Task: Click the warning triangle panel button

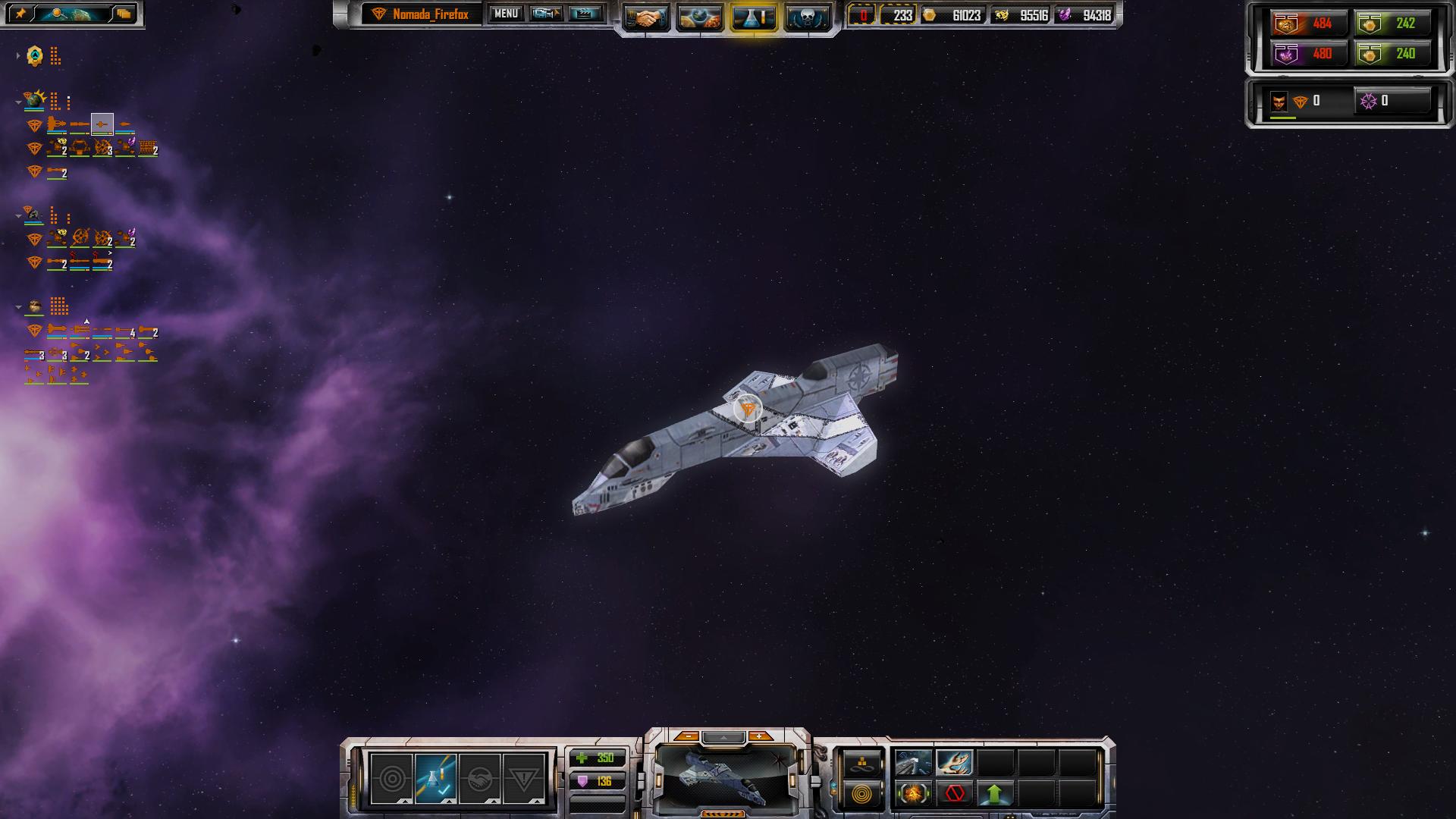Action: click(523, 779)
